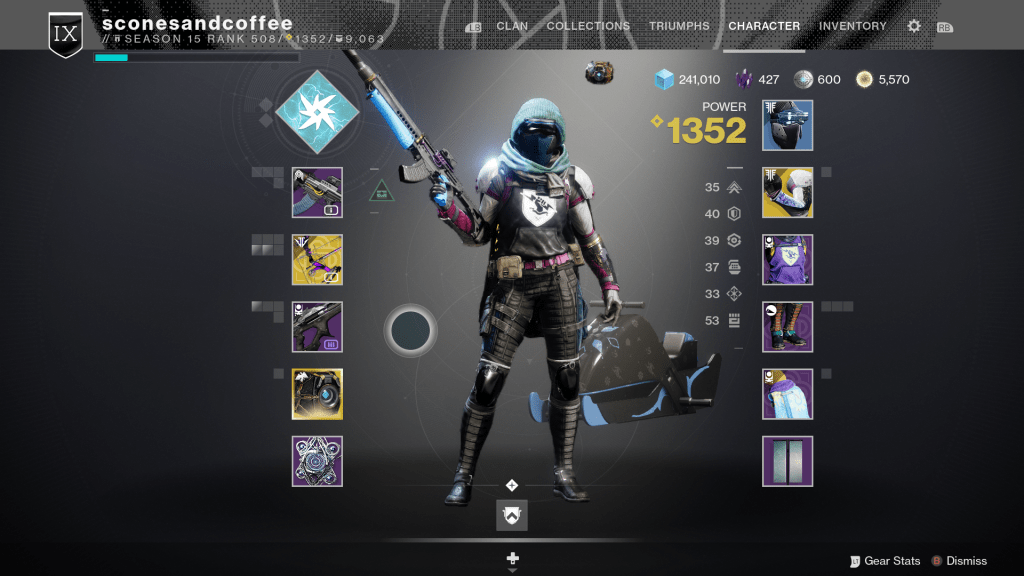Viewport: 1024px width, 576px height.
Task: Choose the hunter cloak class item slot
Action: (787, 394)
